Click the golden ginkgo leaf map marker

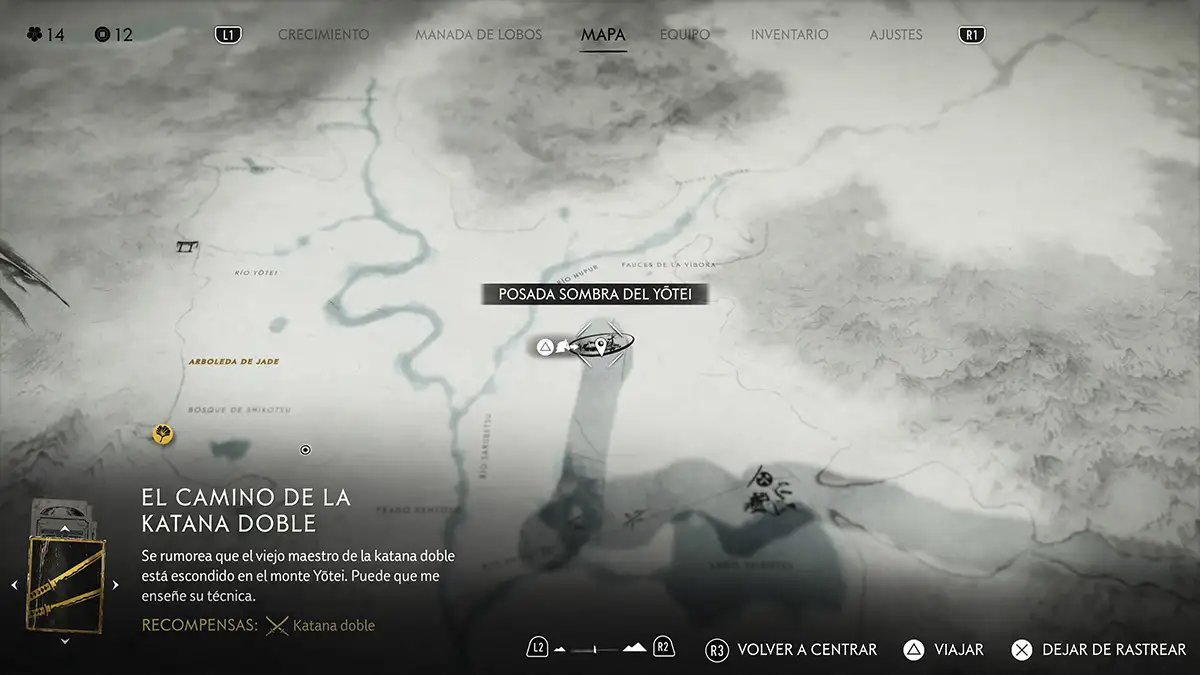[162, 434]
